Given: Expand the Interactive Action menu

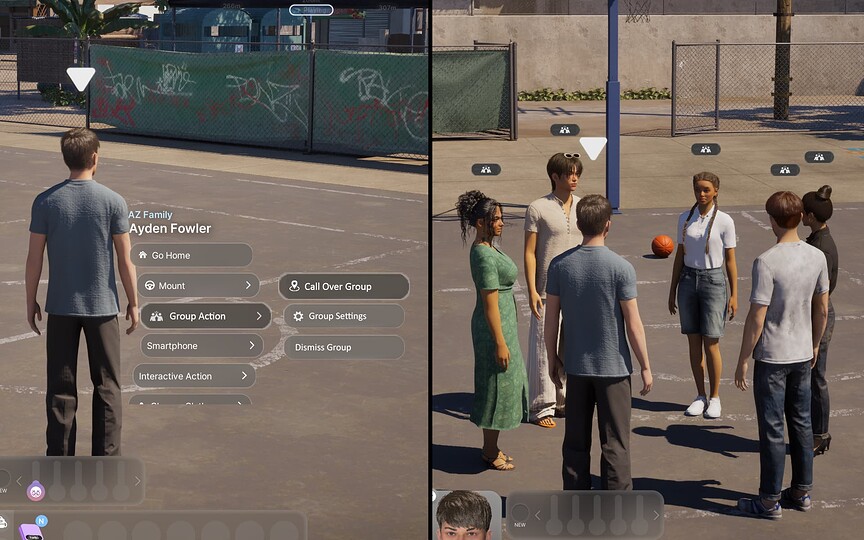Looking at the screenshot, I should coord(194,376).
